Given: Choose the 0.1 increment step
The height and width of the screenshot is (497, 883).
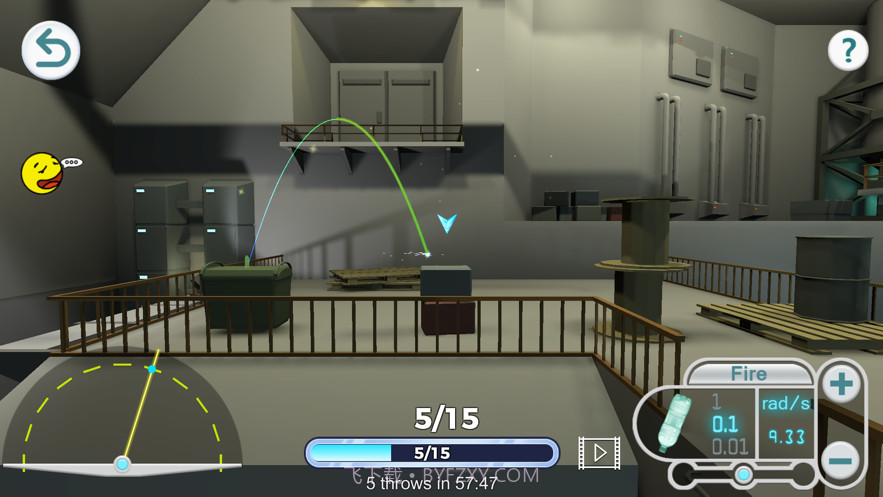Looking at the screenshot, I should pyautogui.click(x=725, y=423).
